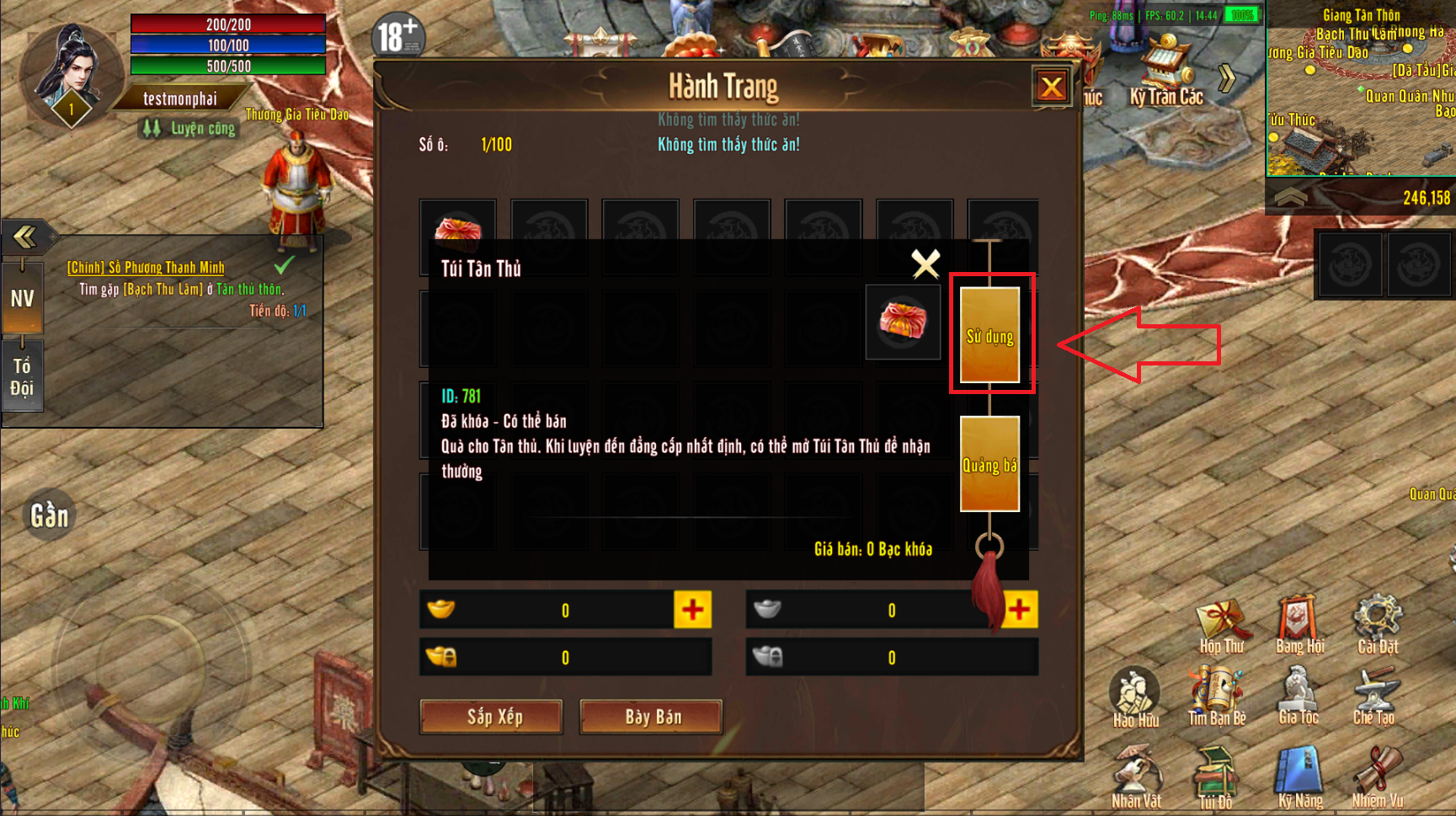Switch to the Tổ Đội party tab
This screenshot has height=816, width=1456.
(22, 376)
